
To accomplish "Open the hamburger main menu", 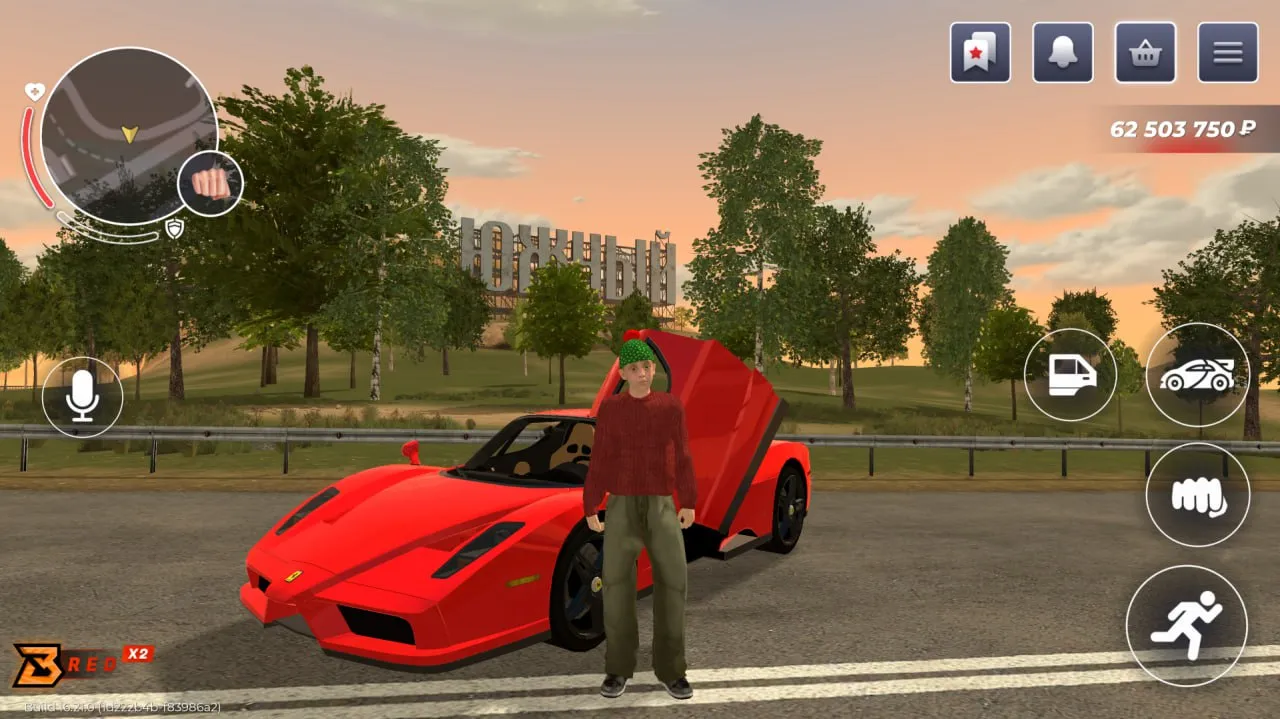I will pyautogui.click(x=1228, y=53).
